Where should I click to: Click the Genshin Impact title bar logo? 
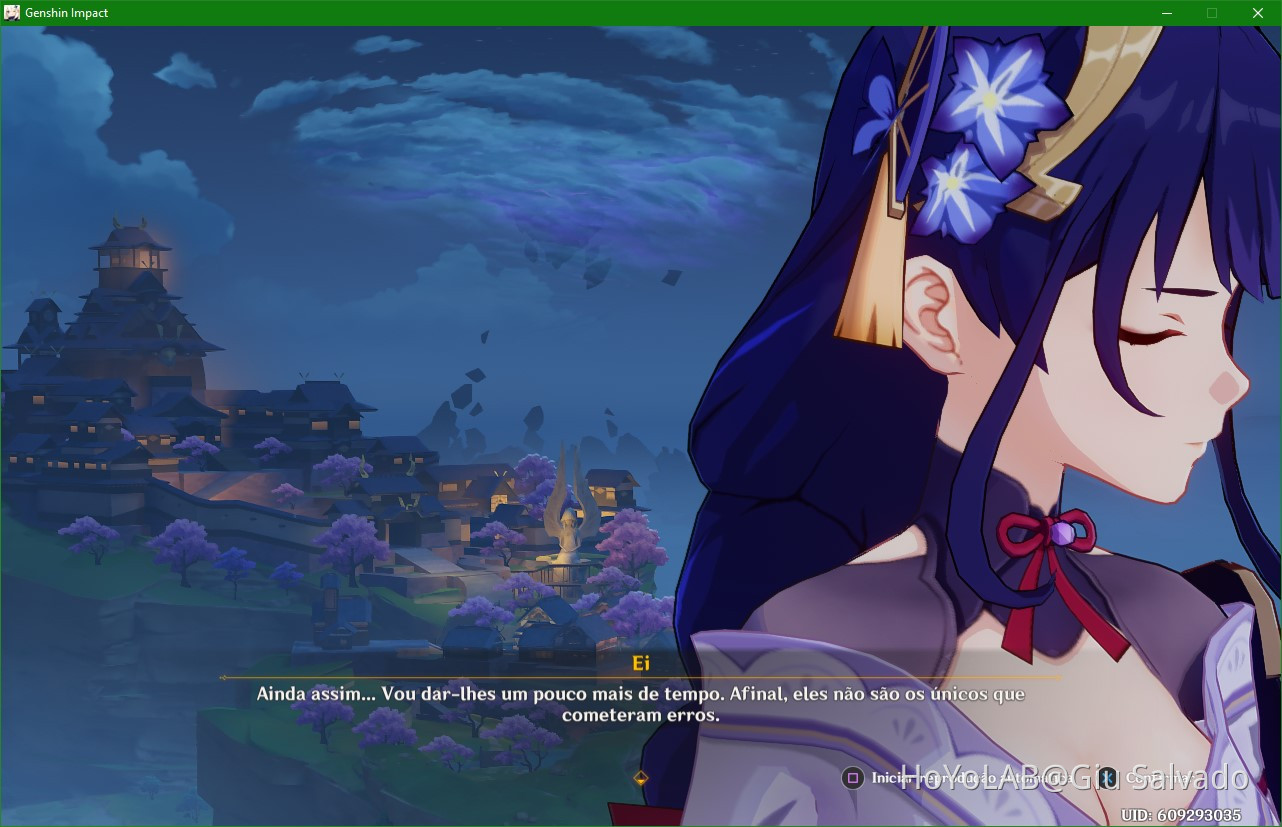pyautogui.click(x=12, y=13)
